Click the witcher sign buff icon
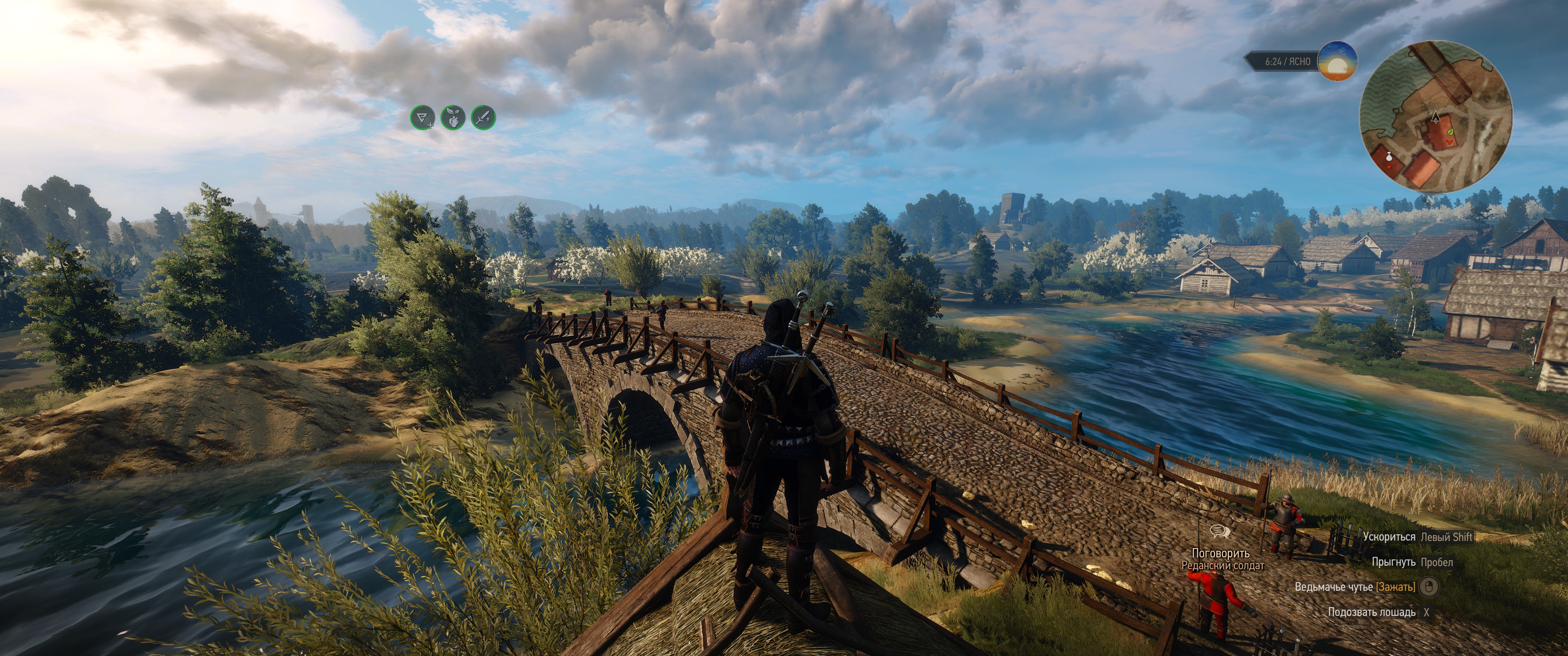Image resolution: width=1568 pixels, height=656 pixels. (423, 117)
